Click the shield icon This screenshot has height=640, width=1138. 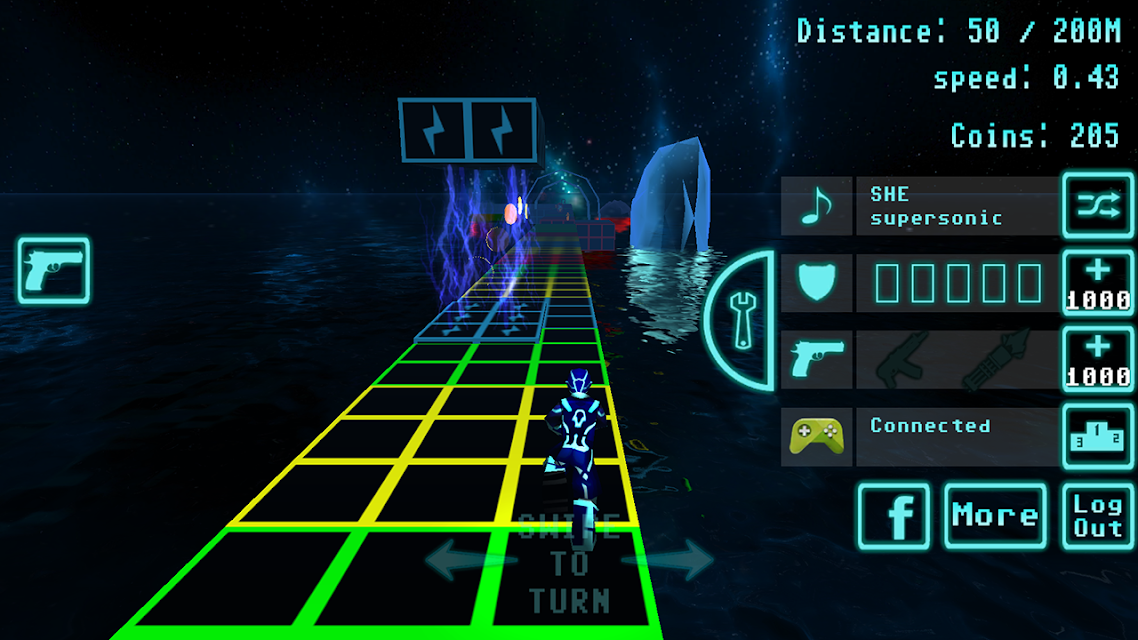(816, 283)
